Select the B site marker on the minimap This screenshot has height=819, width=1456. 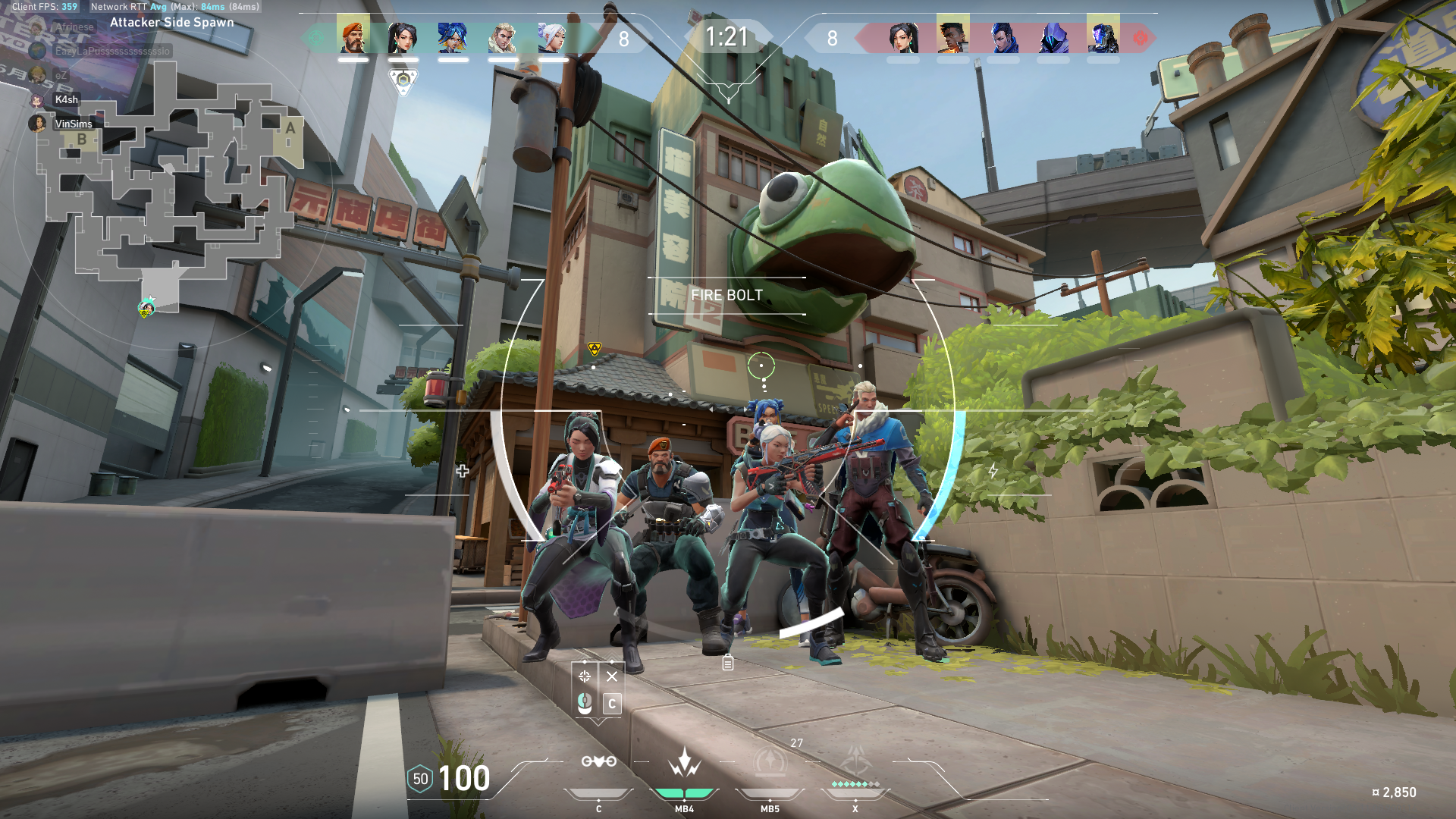click(82, 140)
